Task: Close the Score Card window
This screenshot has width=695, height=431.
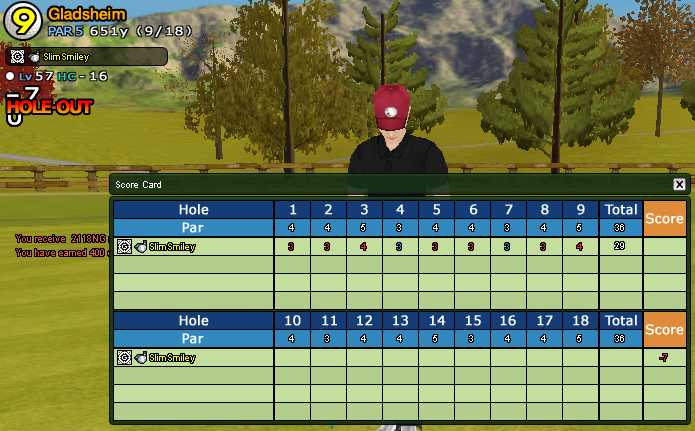Action: [679, 185]
